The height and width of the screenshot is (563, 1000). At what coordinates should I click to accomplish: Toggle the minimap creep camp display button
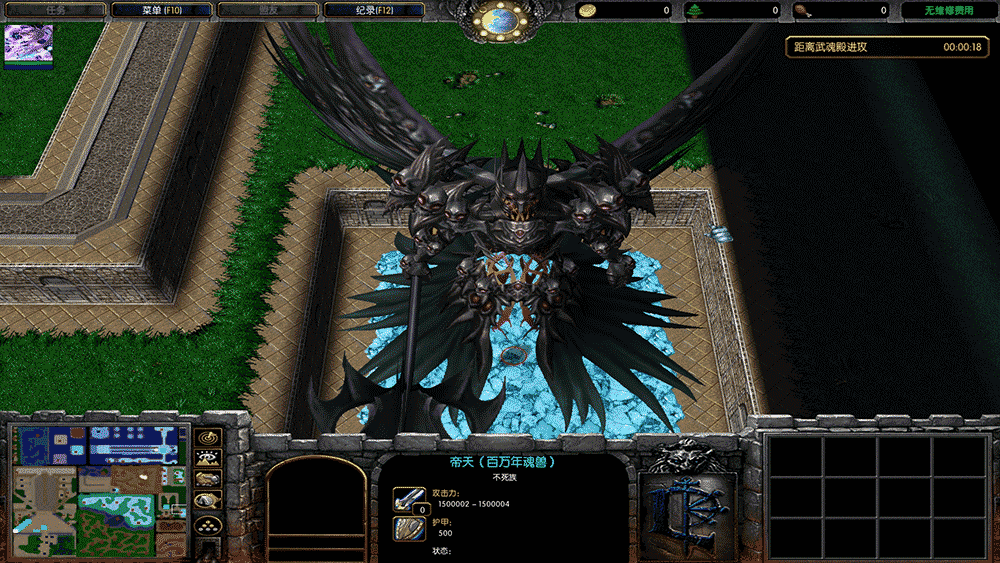click(x=208, y=502)
